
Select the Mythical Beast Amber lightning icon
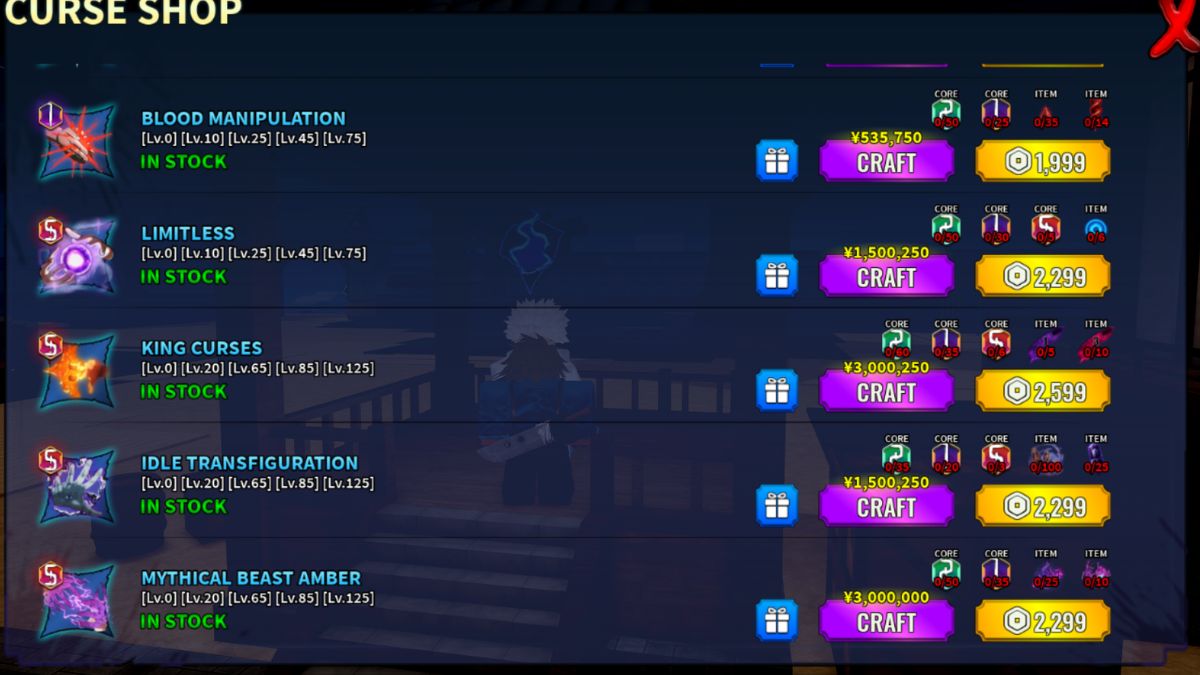(76, 603)
